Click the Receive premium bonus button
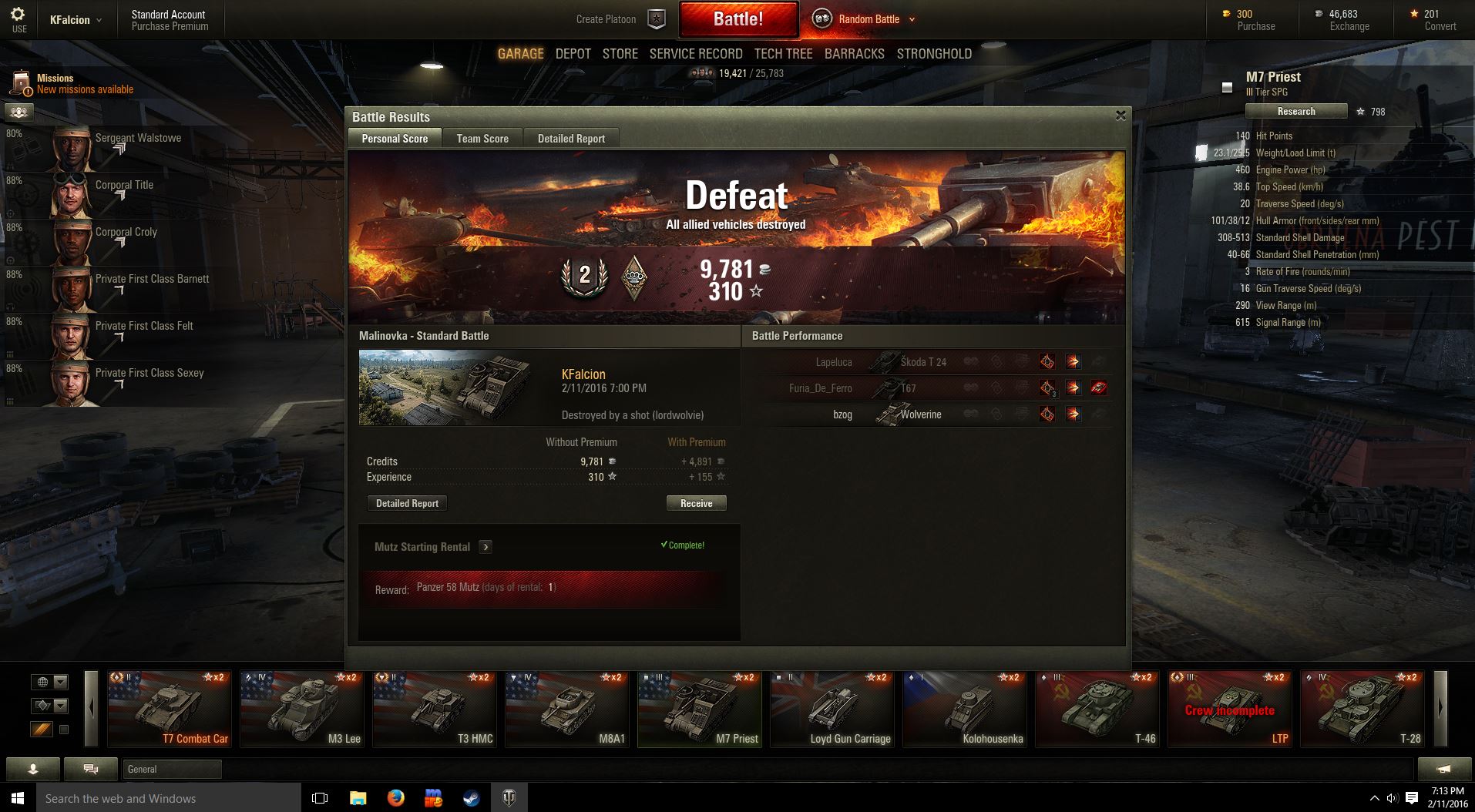The height and width of the screenshot is (812, 1475). [x=696, y=503]
